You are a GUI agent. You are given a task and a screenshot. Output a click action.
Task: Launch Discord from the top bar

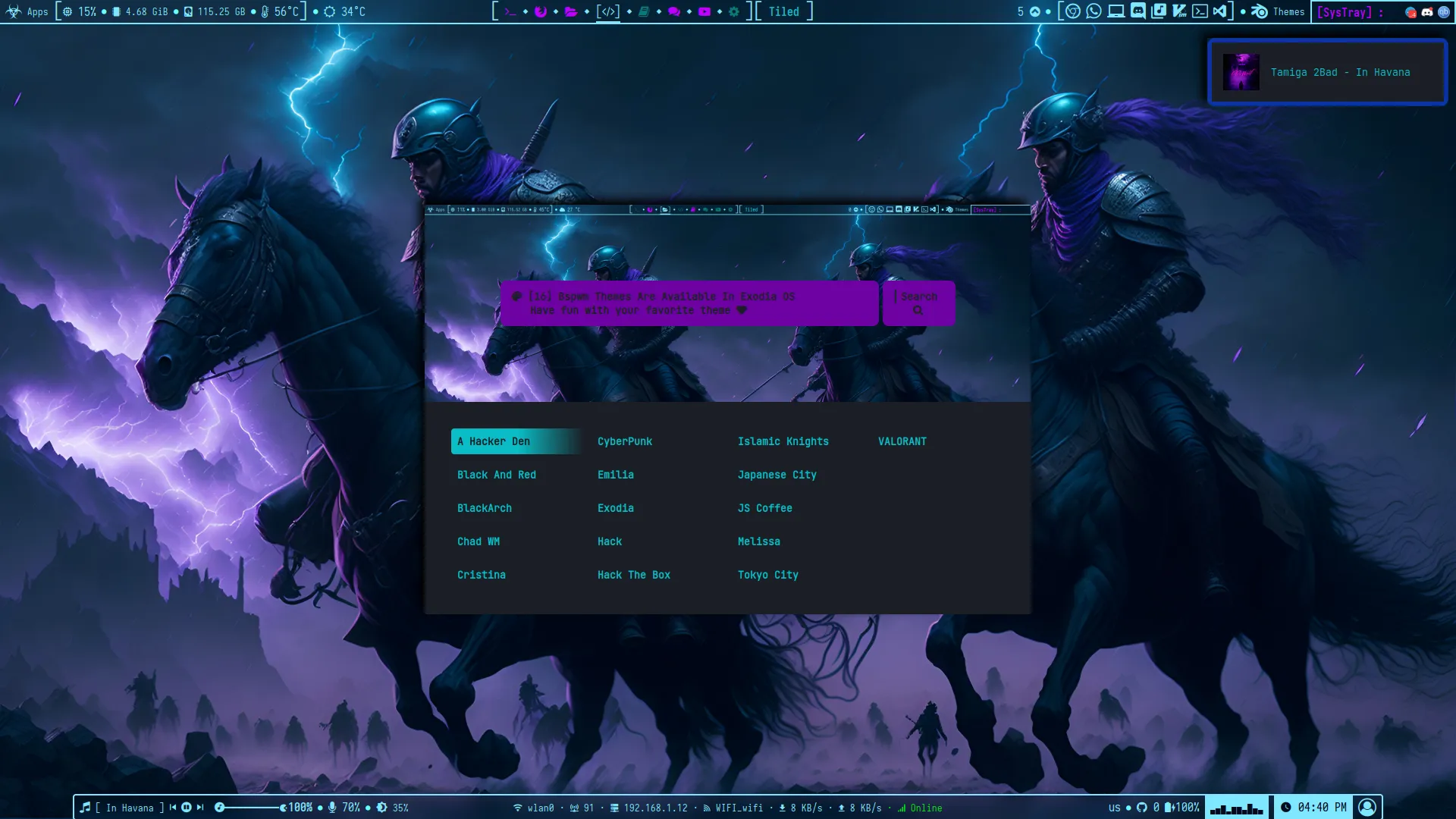pyautogui.click(x=1137, y=11)
